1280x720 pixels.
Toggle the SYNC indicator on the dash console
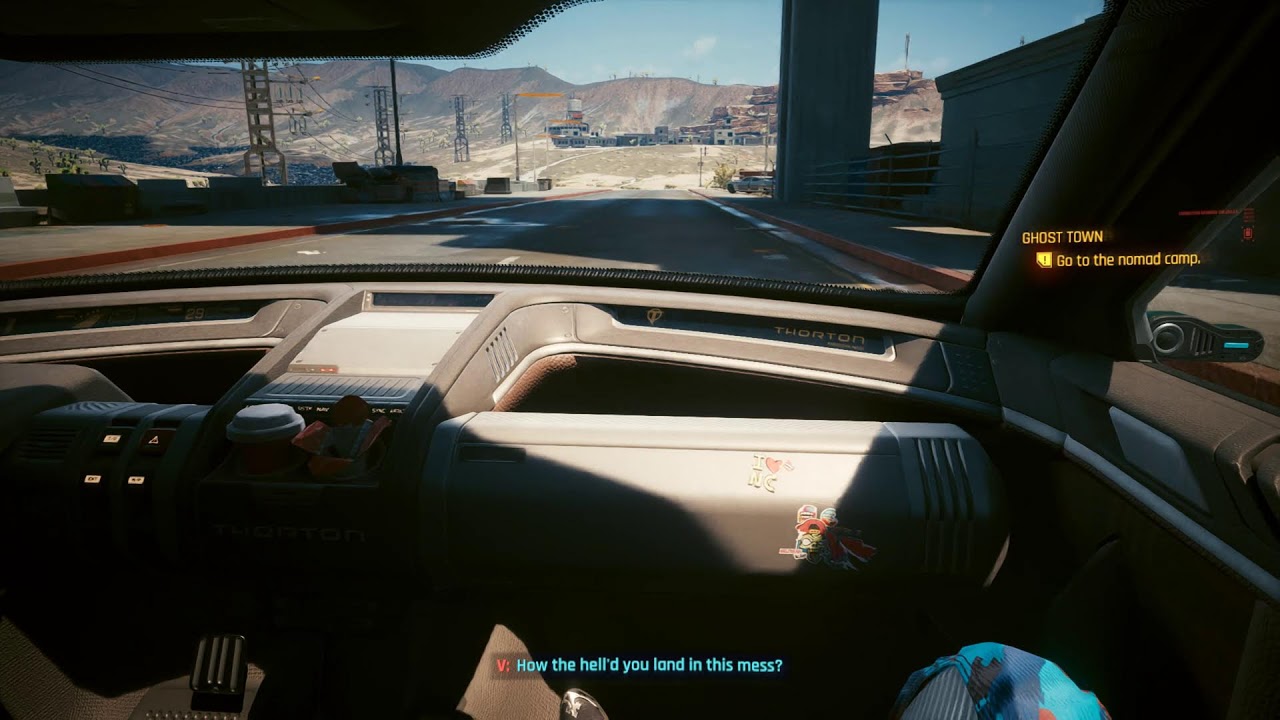coord(379,410)
